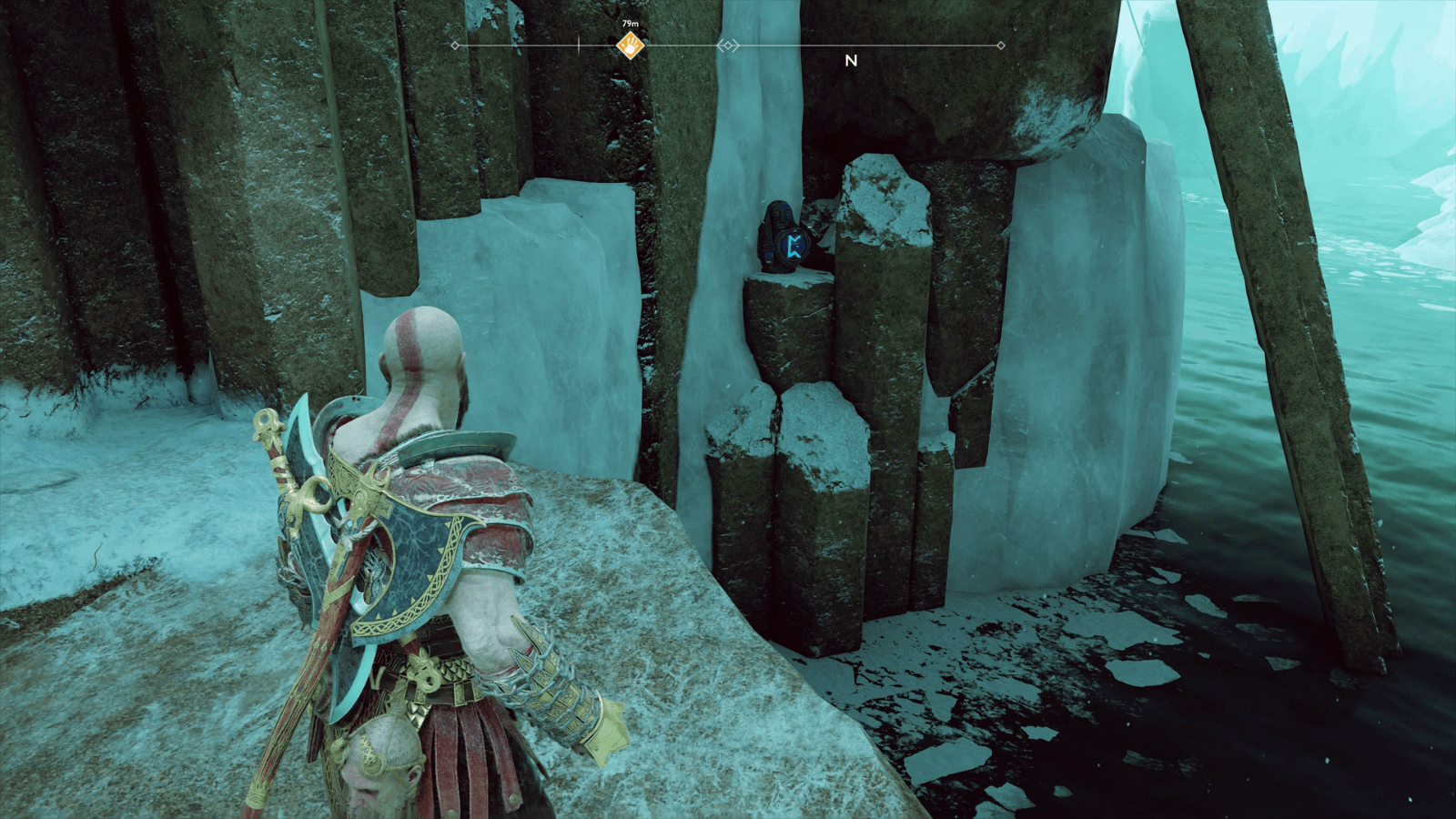Click the N north indicator on the compass
1456x819 pixels.
pyautogui.click(x=851, y=60)
